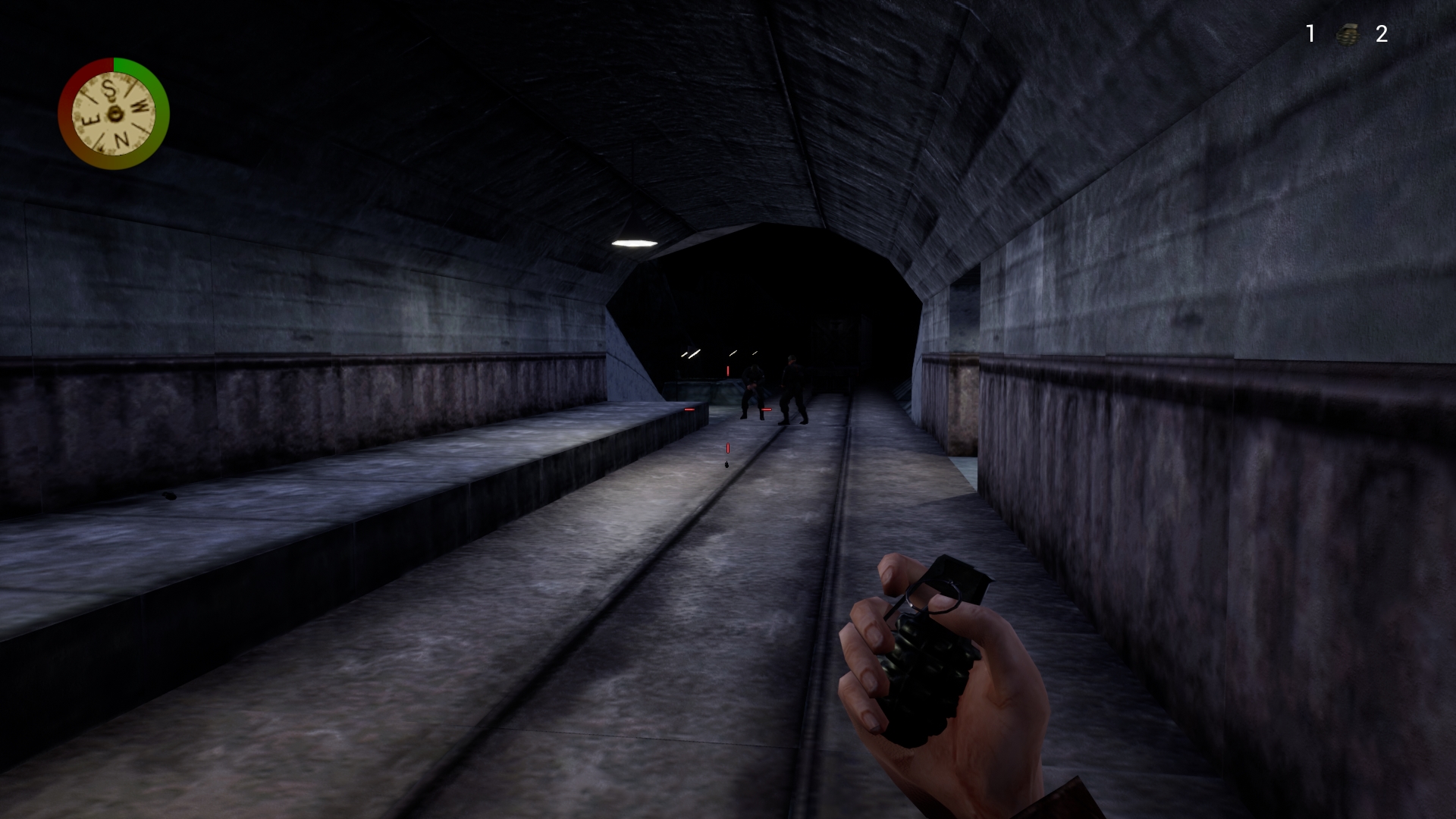The image size is (1456, 819).
Task: Click the compass in the corner
Action: pyautogui.click(x=114, y=114)
